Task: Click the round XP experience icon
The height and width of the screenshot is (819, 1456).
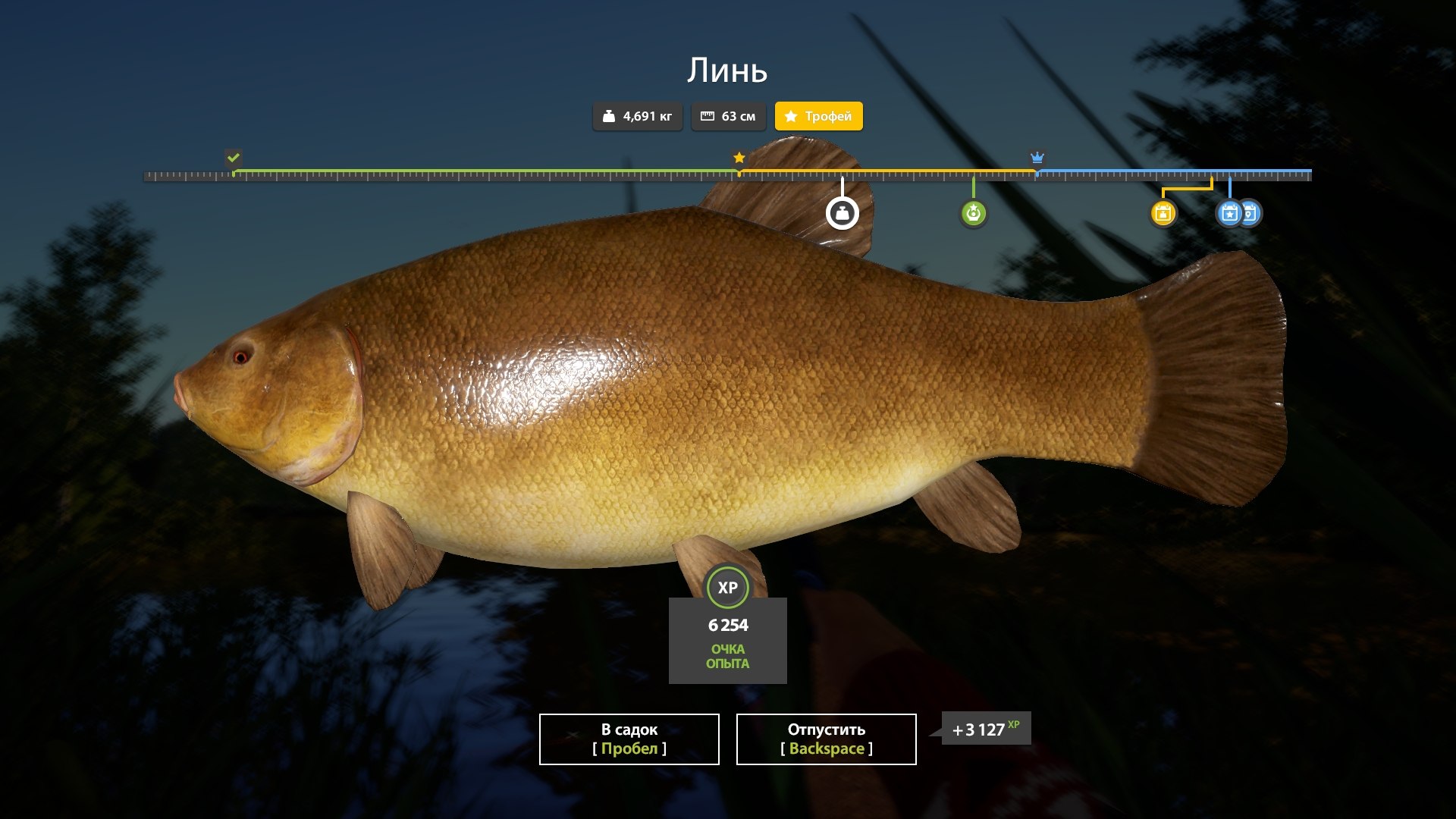Action: [x=727, y=588]
